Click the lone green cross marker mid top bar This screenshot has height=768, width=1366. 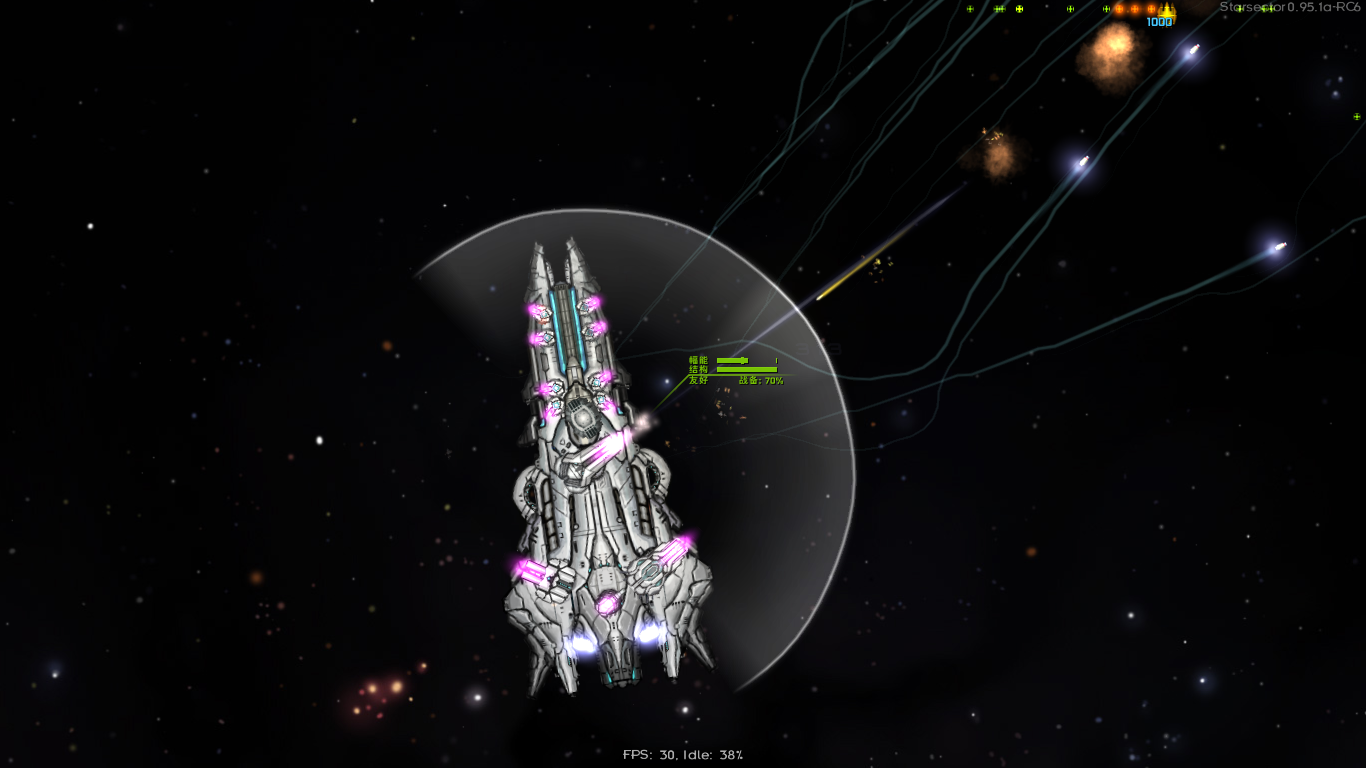point(1070,10)
